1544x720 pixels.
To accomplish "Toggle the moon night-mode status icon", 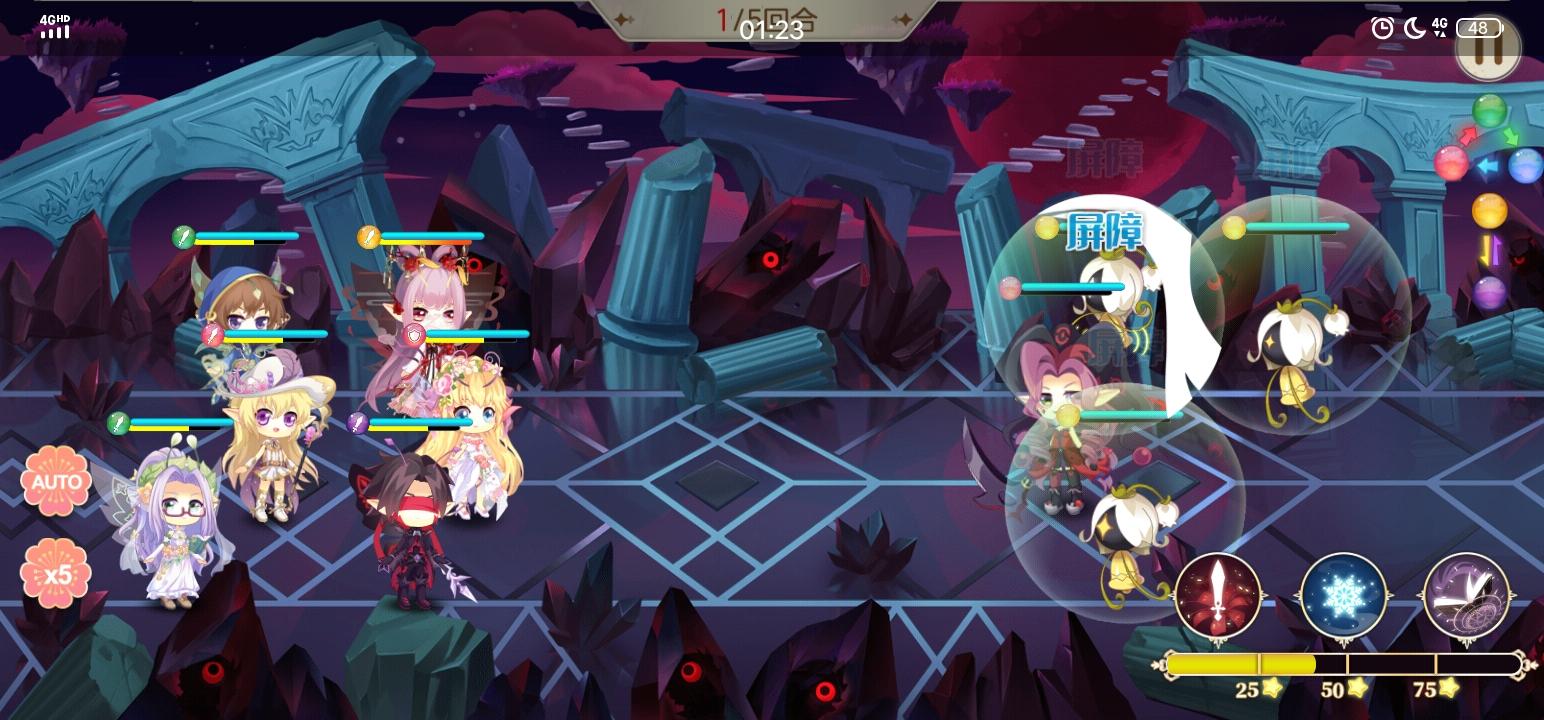I will click(x=1414, y=29).
